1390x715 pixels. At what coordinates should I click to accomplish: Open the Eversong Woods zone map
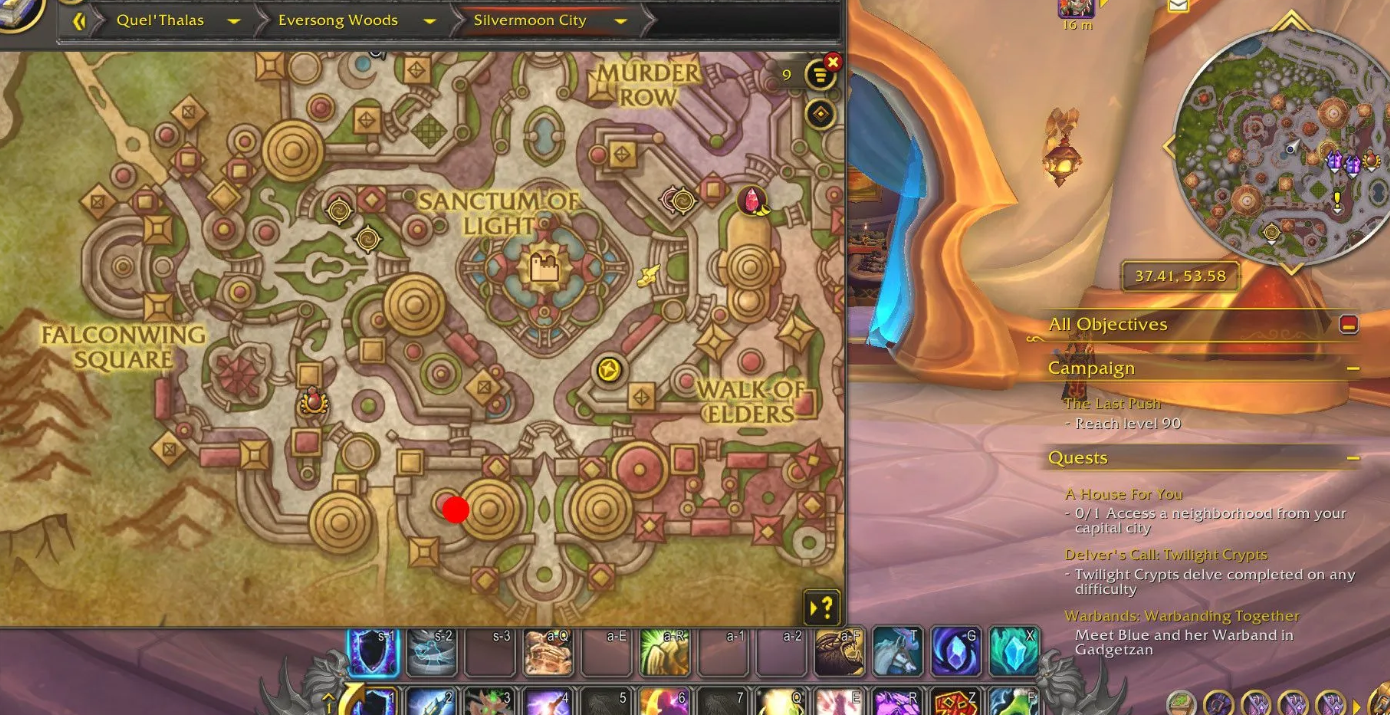338,20
